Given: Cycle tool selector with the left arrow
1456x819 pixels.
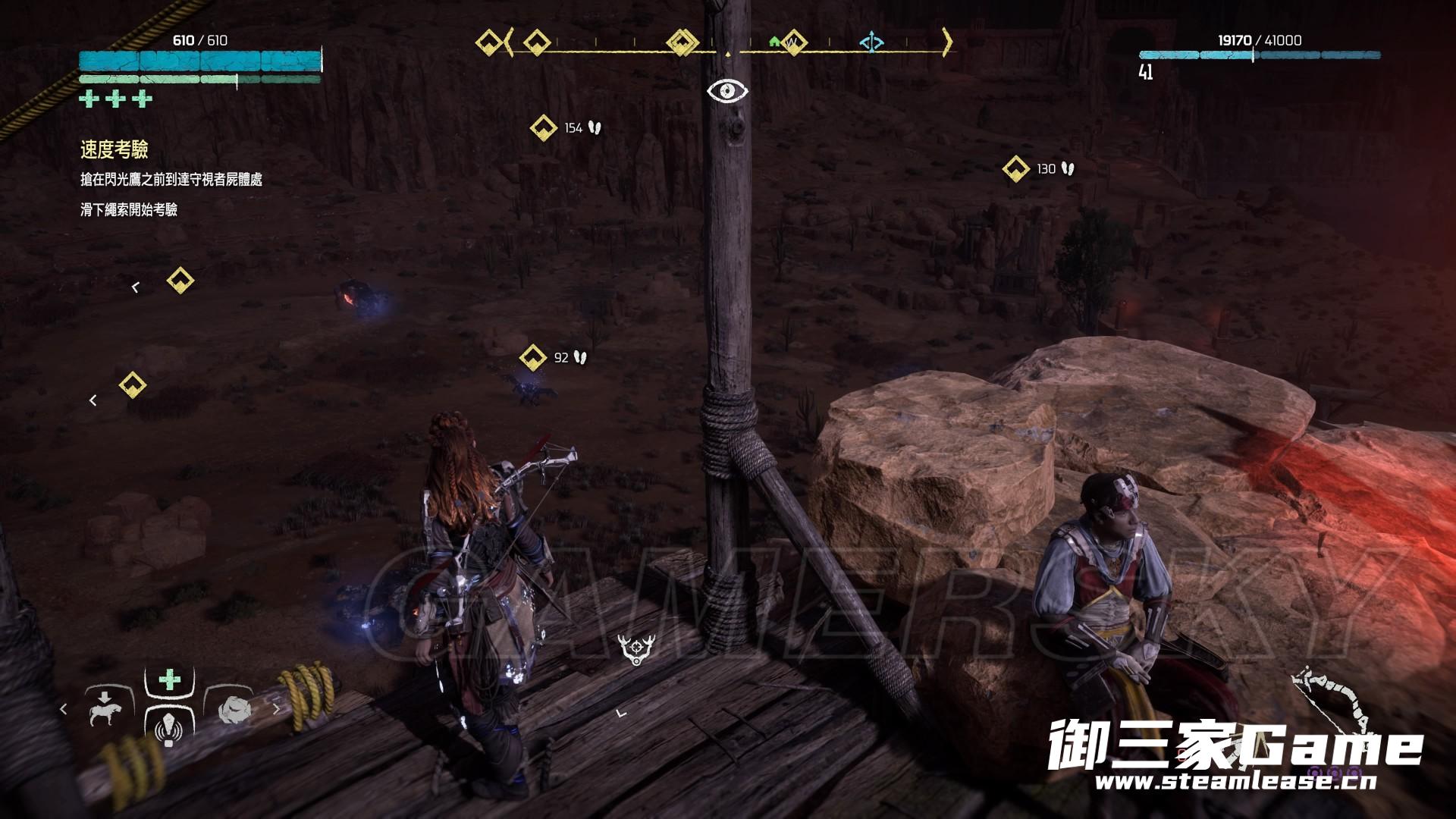Looking at the screenshot, I should click(x=64, y=709).
